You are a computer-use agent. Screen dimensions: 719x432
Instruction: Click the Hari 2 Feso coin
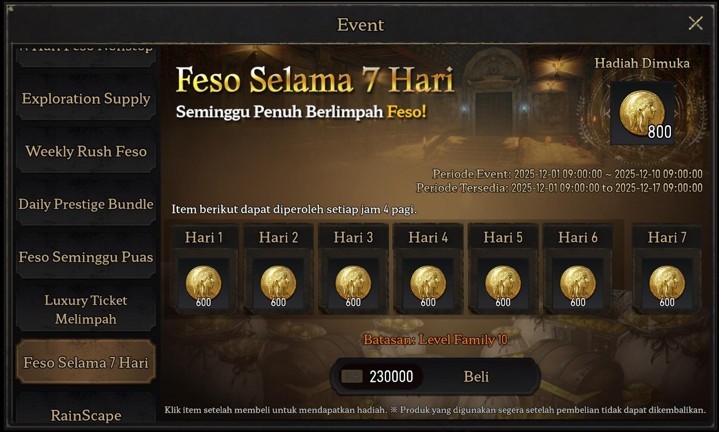(278, 283)
